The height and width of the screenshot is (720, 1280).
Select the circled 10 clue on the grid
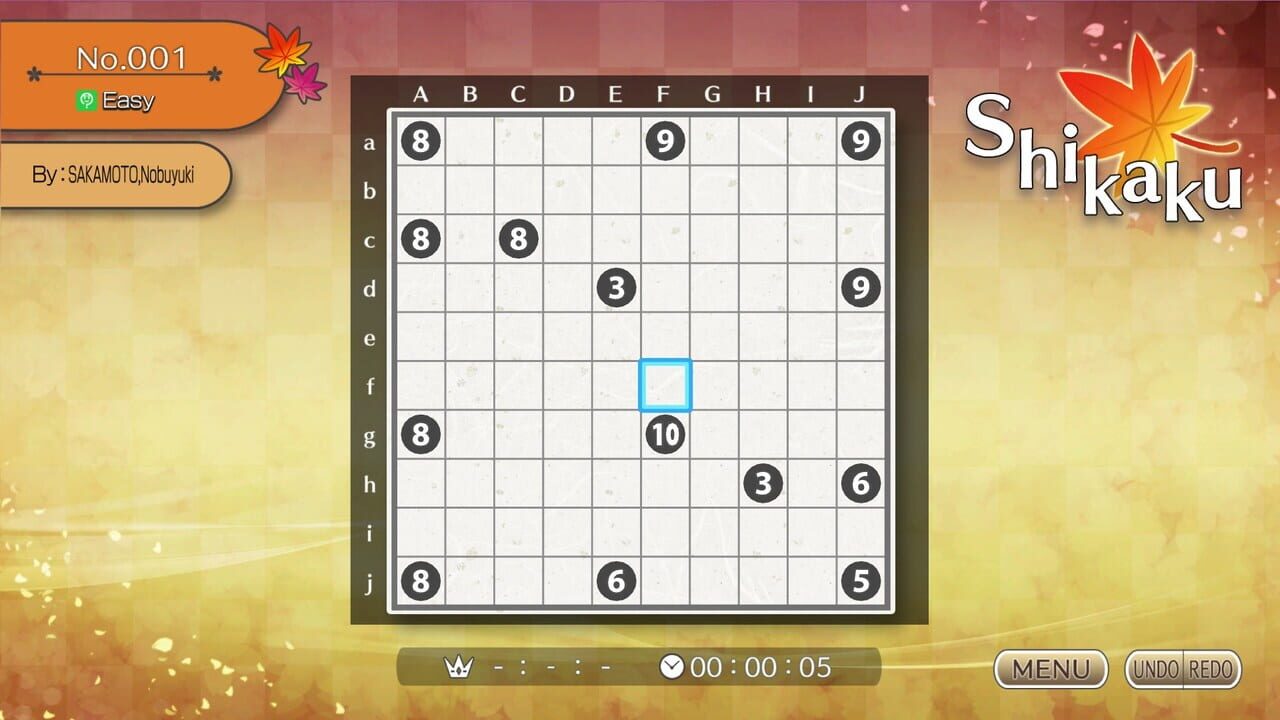(665, 434)
